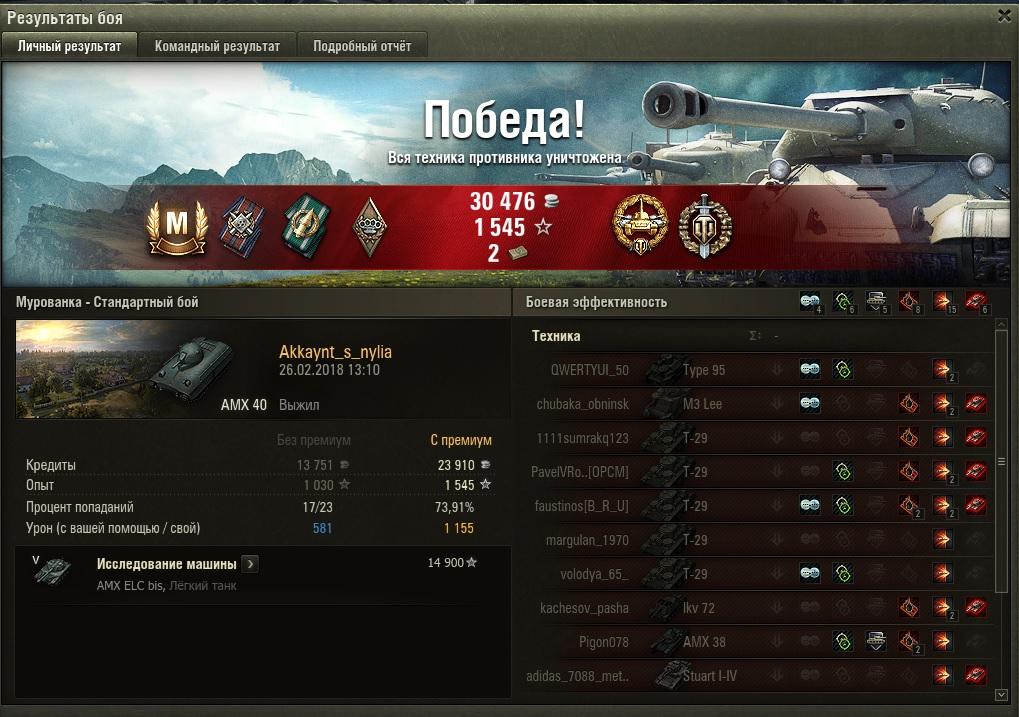Open the Подробный отчёт tab
This screenshot has width=1019, height=717.
tap(362, 46)
